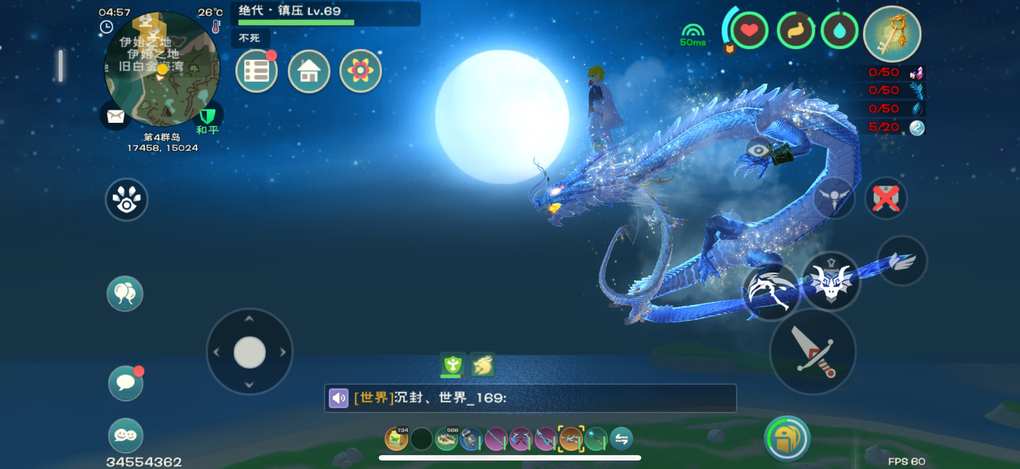The image size is (1020, 469).
Task: Open the mail envelope icon
Action: coord(115,115)
